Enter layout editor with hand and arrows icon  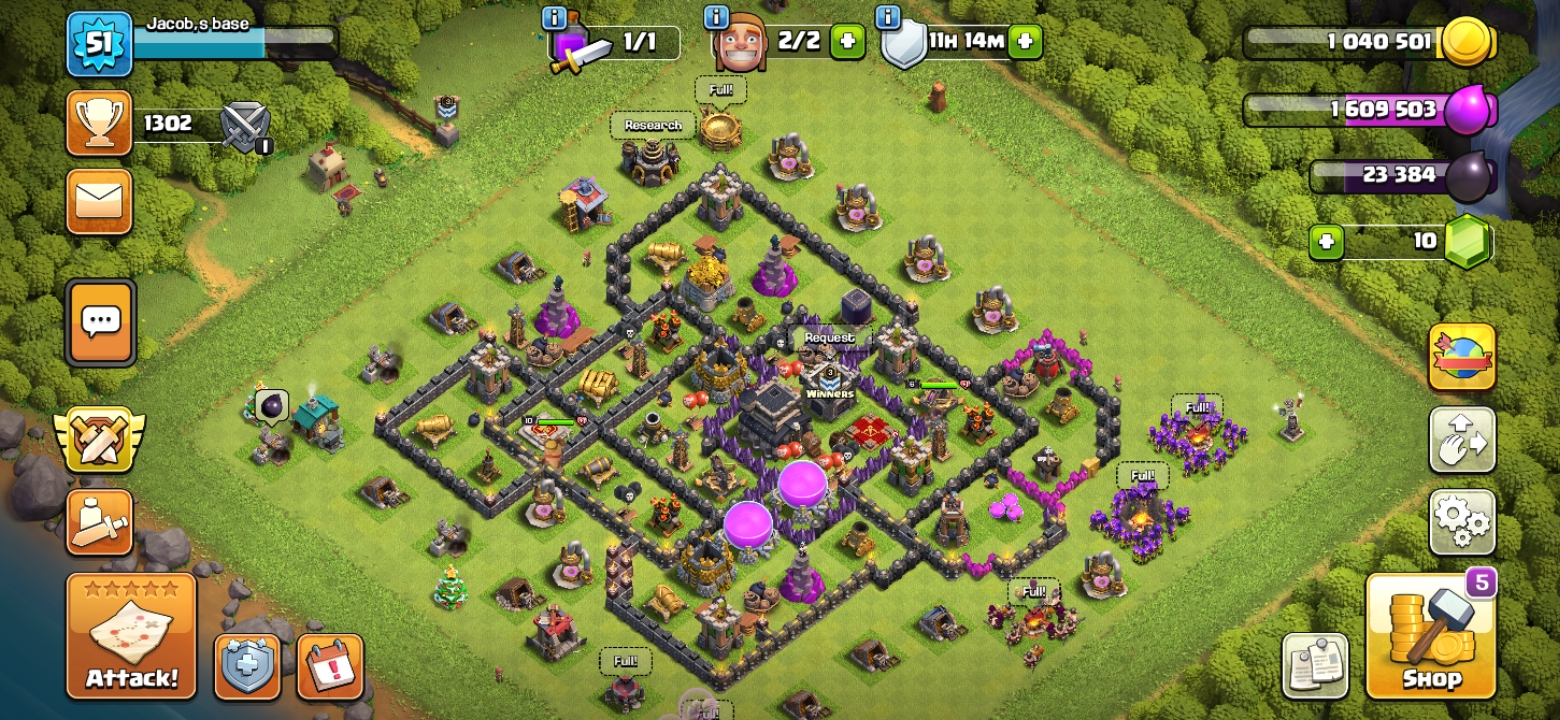[x=1462, y=439]
